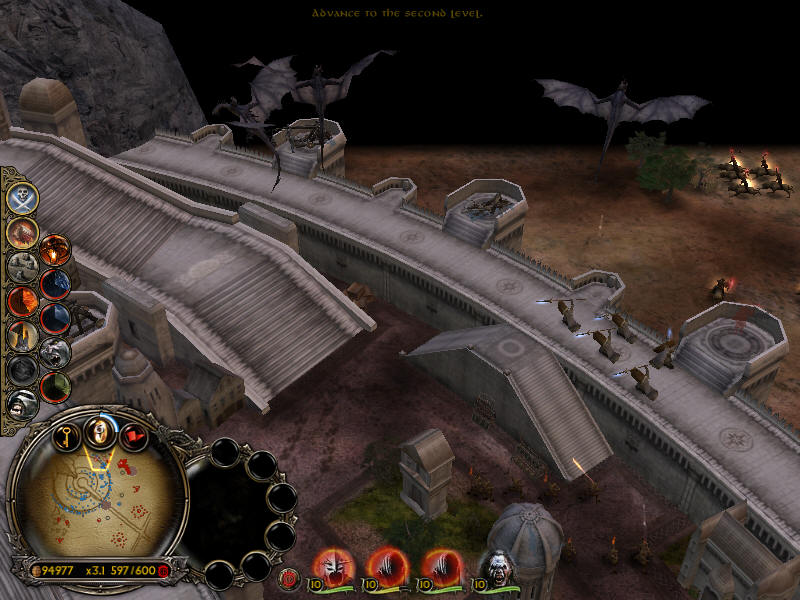The height and width of the screenshot is (600, 800).
Task: Click the skull and crossed swords icon
Action: [x=22, y=198]
